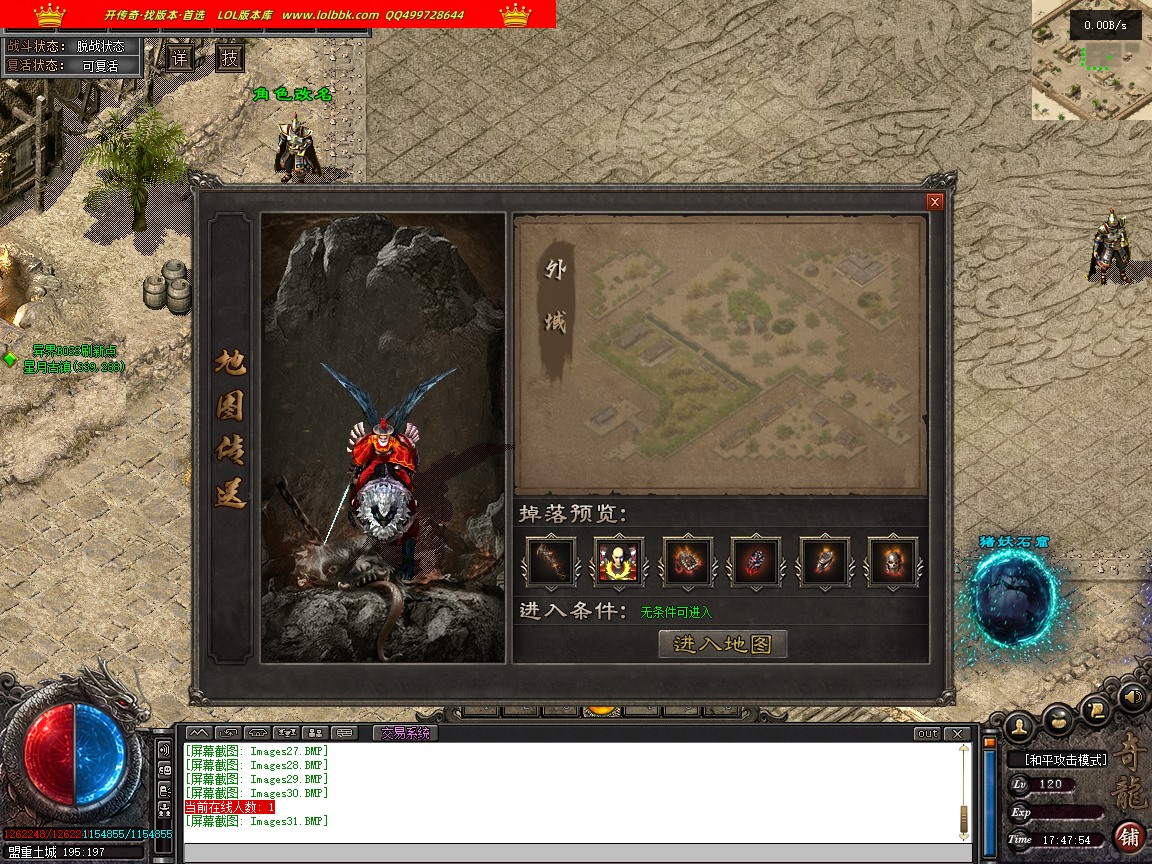Open the 铺 shop round button
Viewport: 1152px width, 864px height.
point(1129,836)
